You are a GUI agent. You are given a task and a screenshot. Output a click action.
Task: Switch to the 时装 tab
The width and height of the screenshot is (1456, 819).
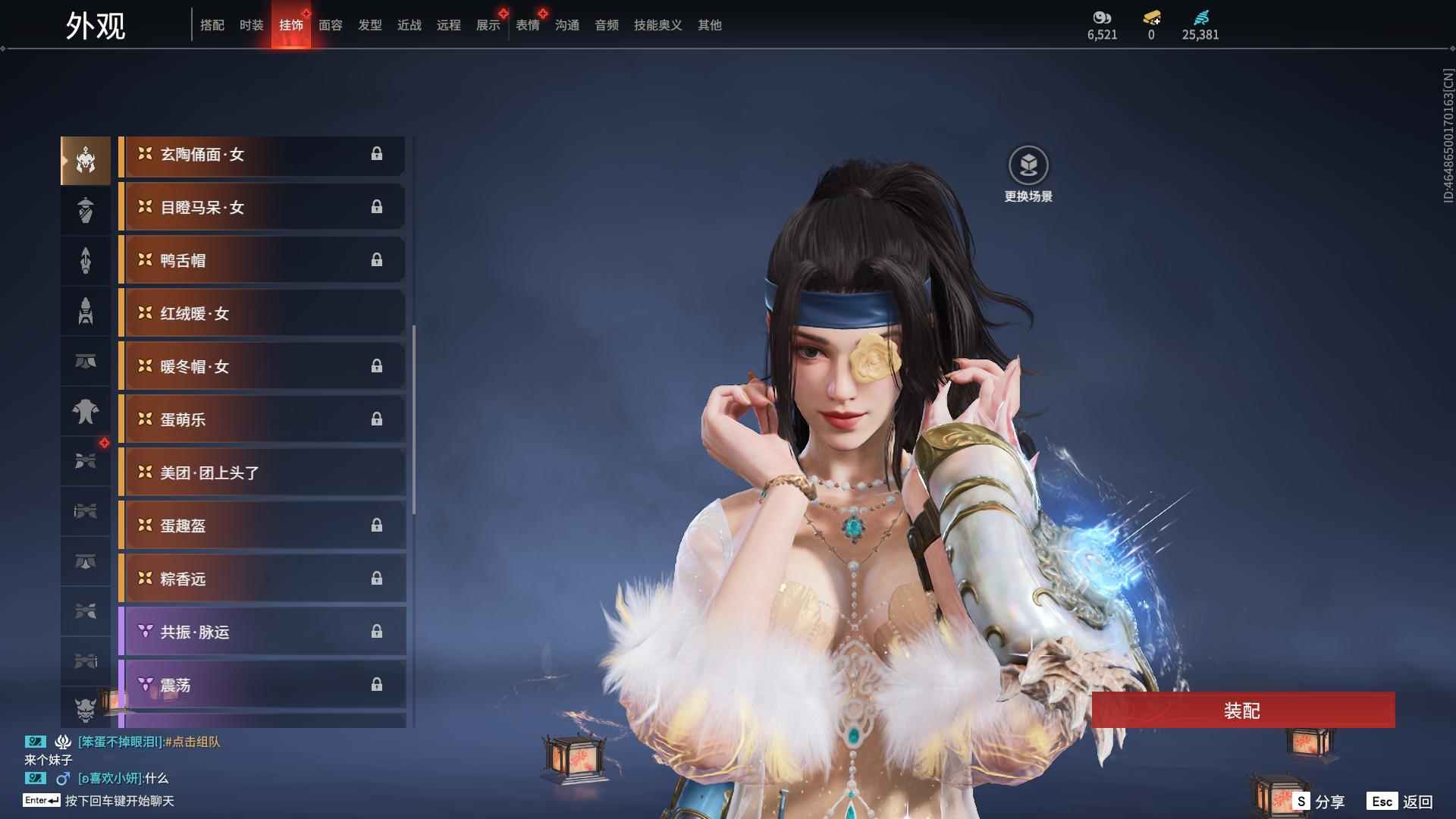point(251,25)
